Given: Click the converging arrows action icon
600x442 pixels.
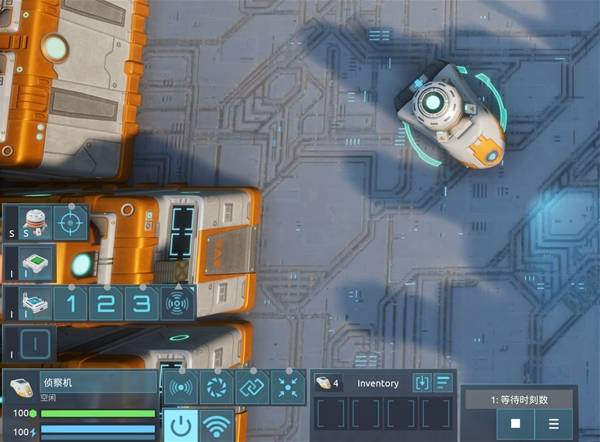Looking at the screenshot, I should [287, 387].
